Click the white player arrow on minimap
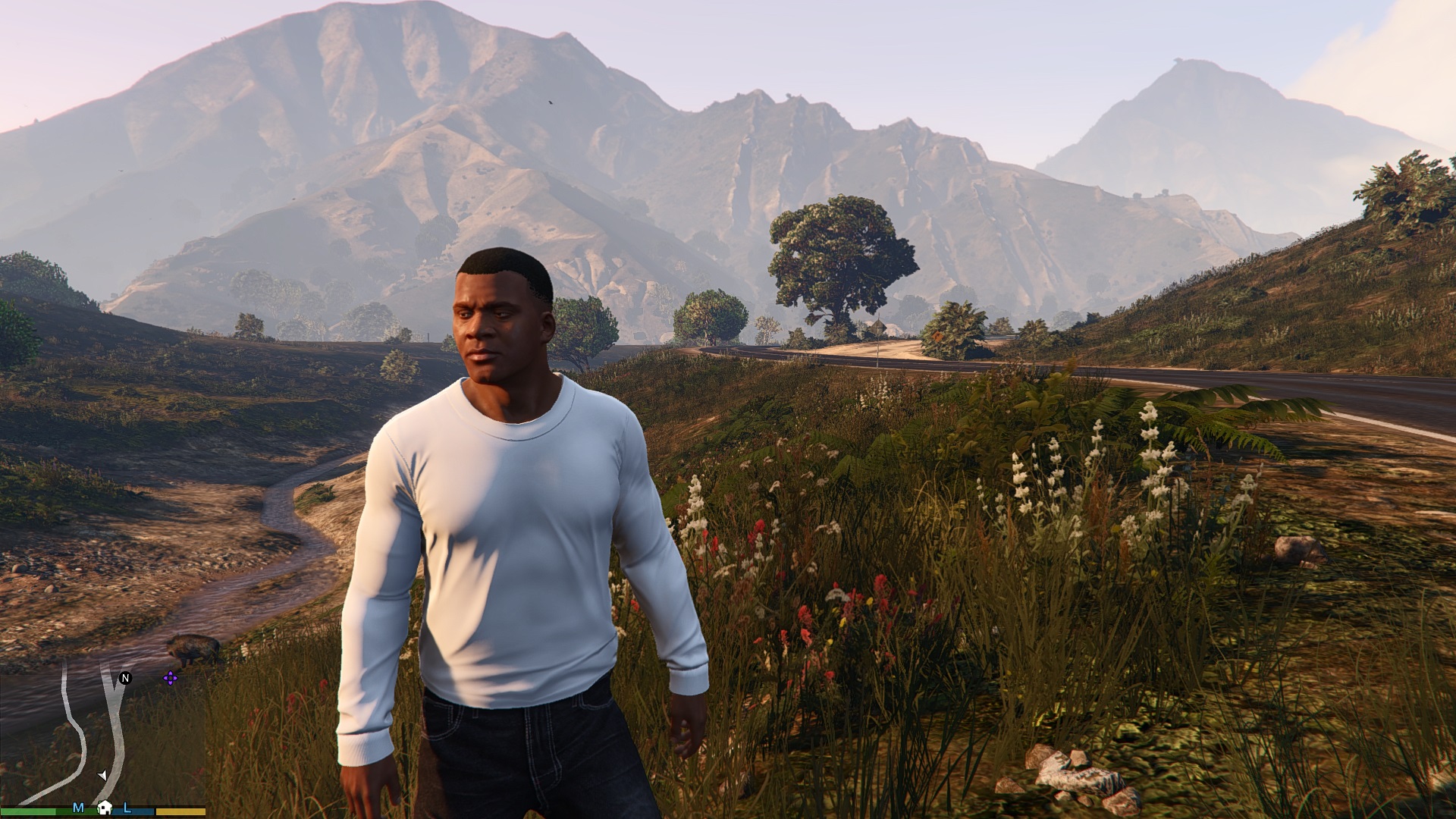Image resolution: width=1456 pixels, height=819 pixels. point(102,775)
